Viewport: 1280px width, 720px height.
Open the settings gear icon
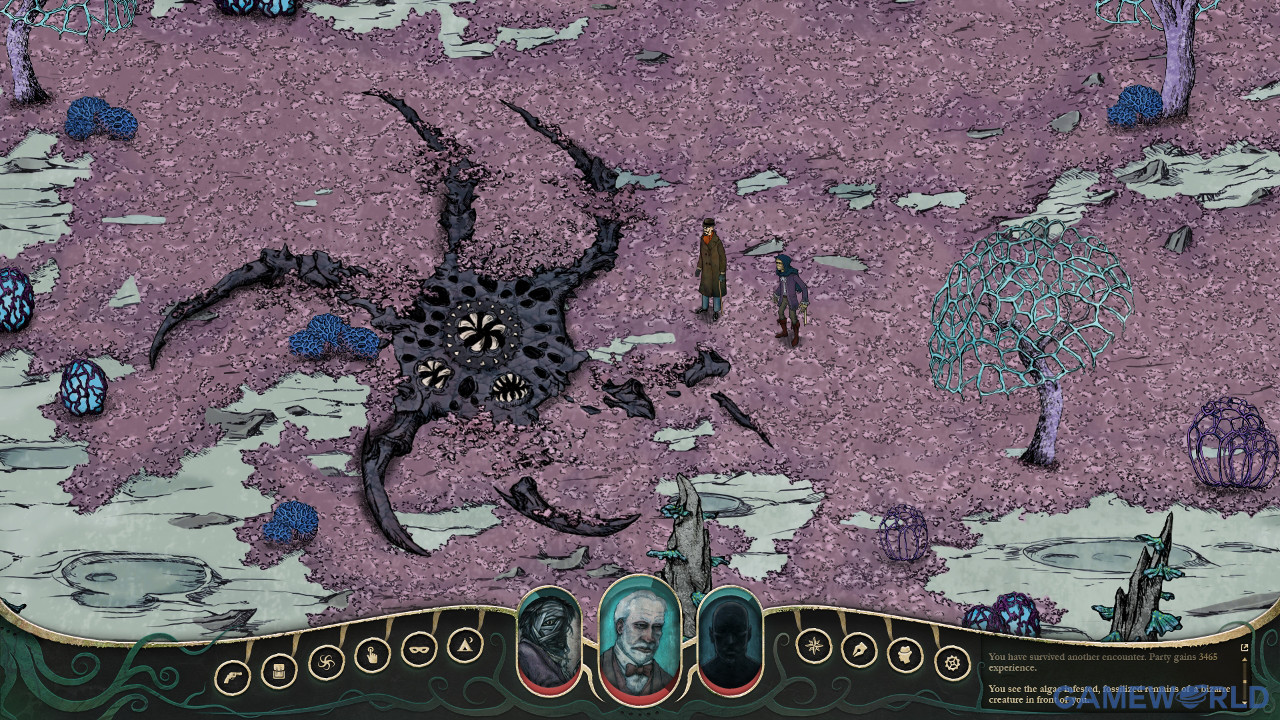(948, 661)
